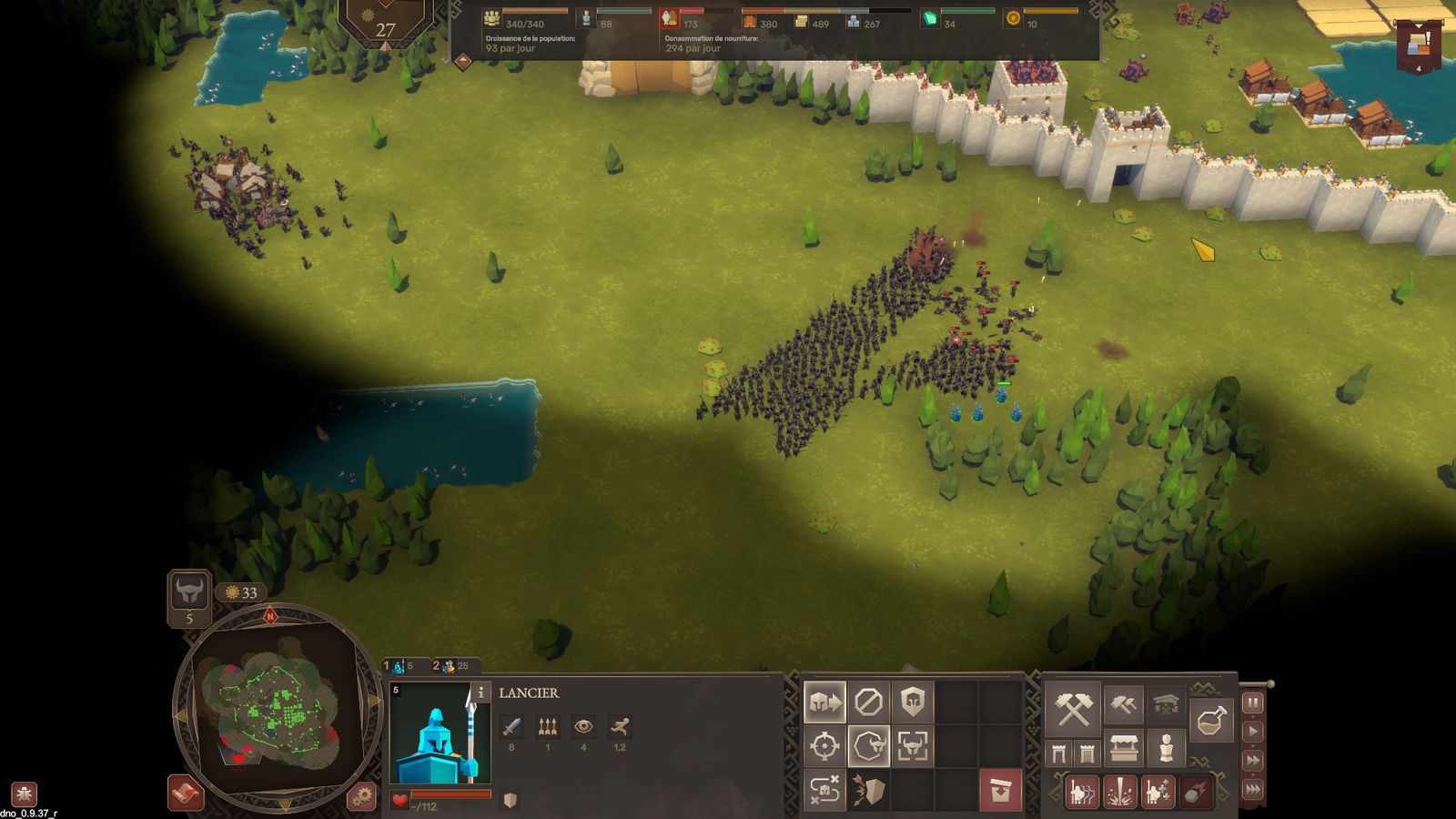This screenshot has height=819, width=1456.
Task: Click the patrol route command icon
Action: tap(824, 790)
